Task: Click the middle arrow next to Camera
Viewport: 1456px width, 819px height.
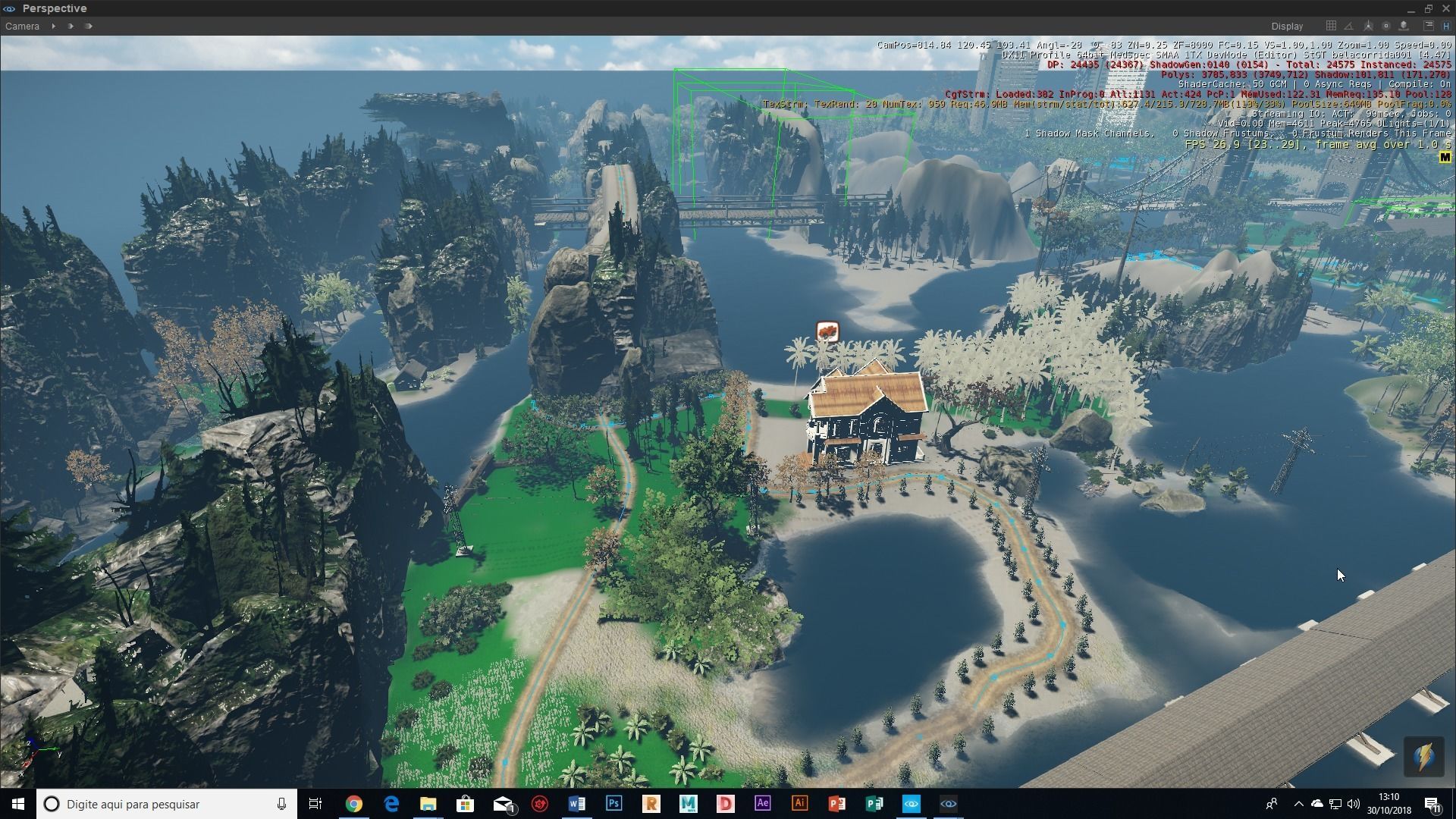Action: pos(71,26)
